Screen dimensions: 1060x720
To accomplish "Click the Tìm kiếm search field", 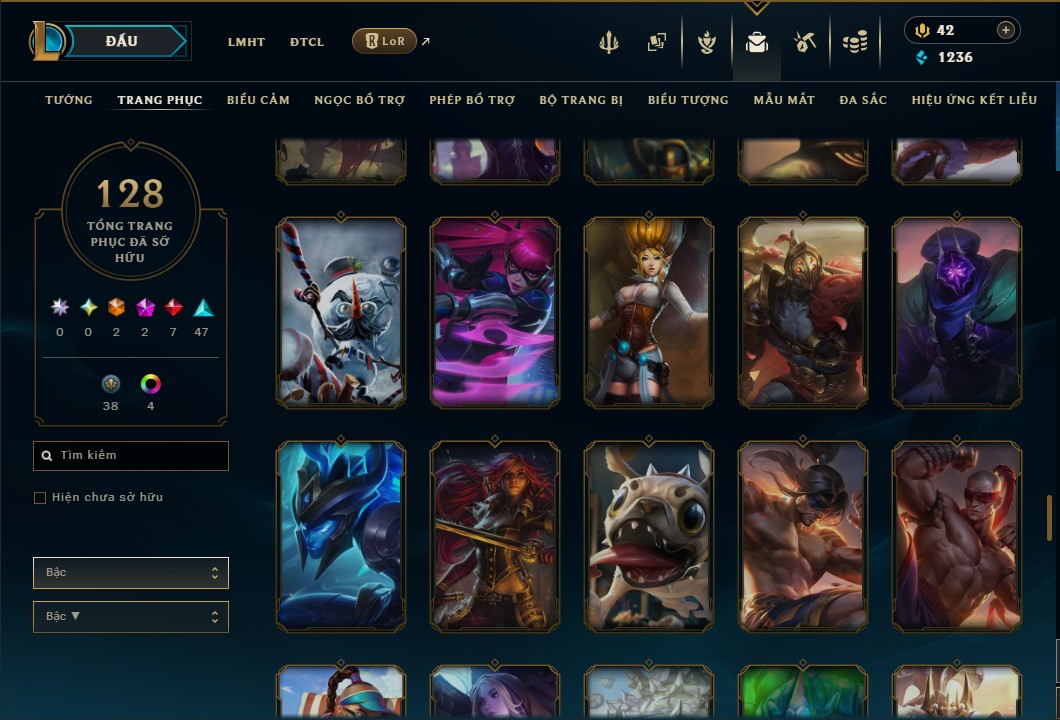I will pyautogui.click(x=131, y=456).
